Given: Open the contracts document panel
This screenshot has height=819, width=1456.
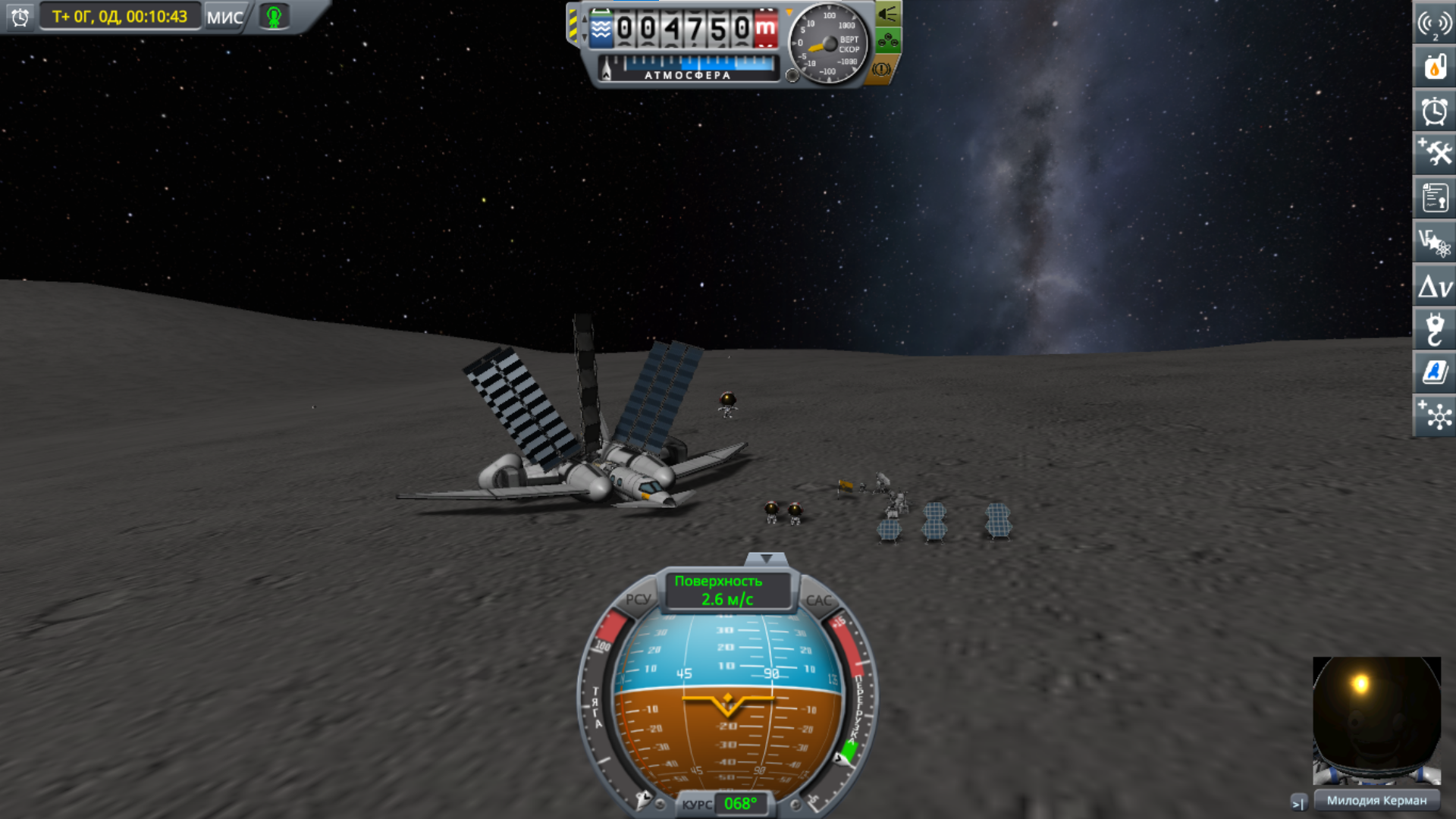Looking at the screenshot, I should (x=1434, y=198).
